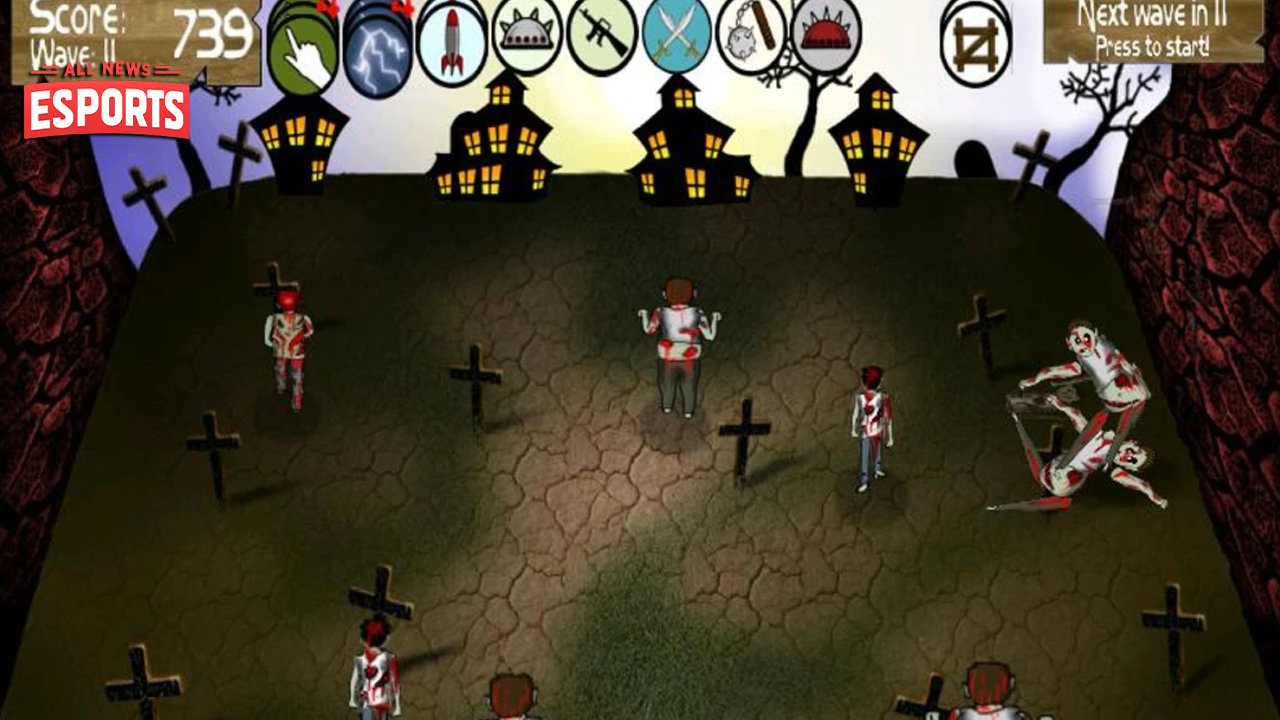
Task: Select the grey spiked landmine icon
Action: [527, 37]
